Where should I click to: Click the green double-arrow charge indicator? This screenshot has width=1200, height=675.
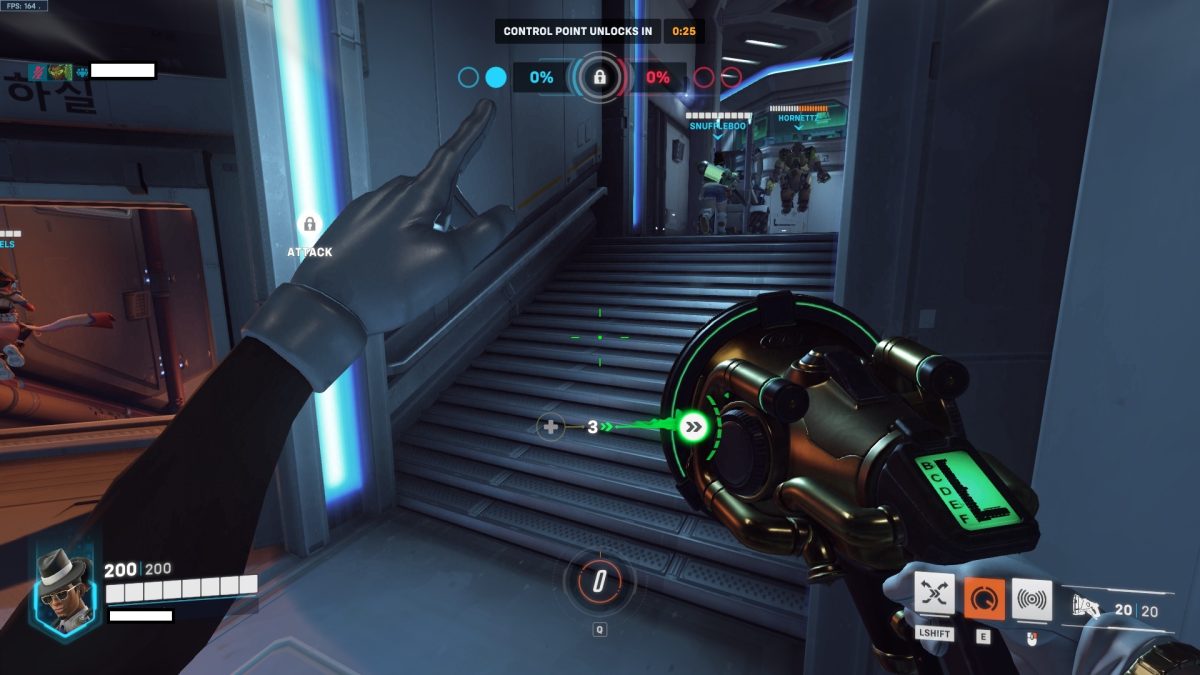pyautogui.click(x=692, y=427)
